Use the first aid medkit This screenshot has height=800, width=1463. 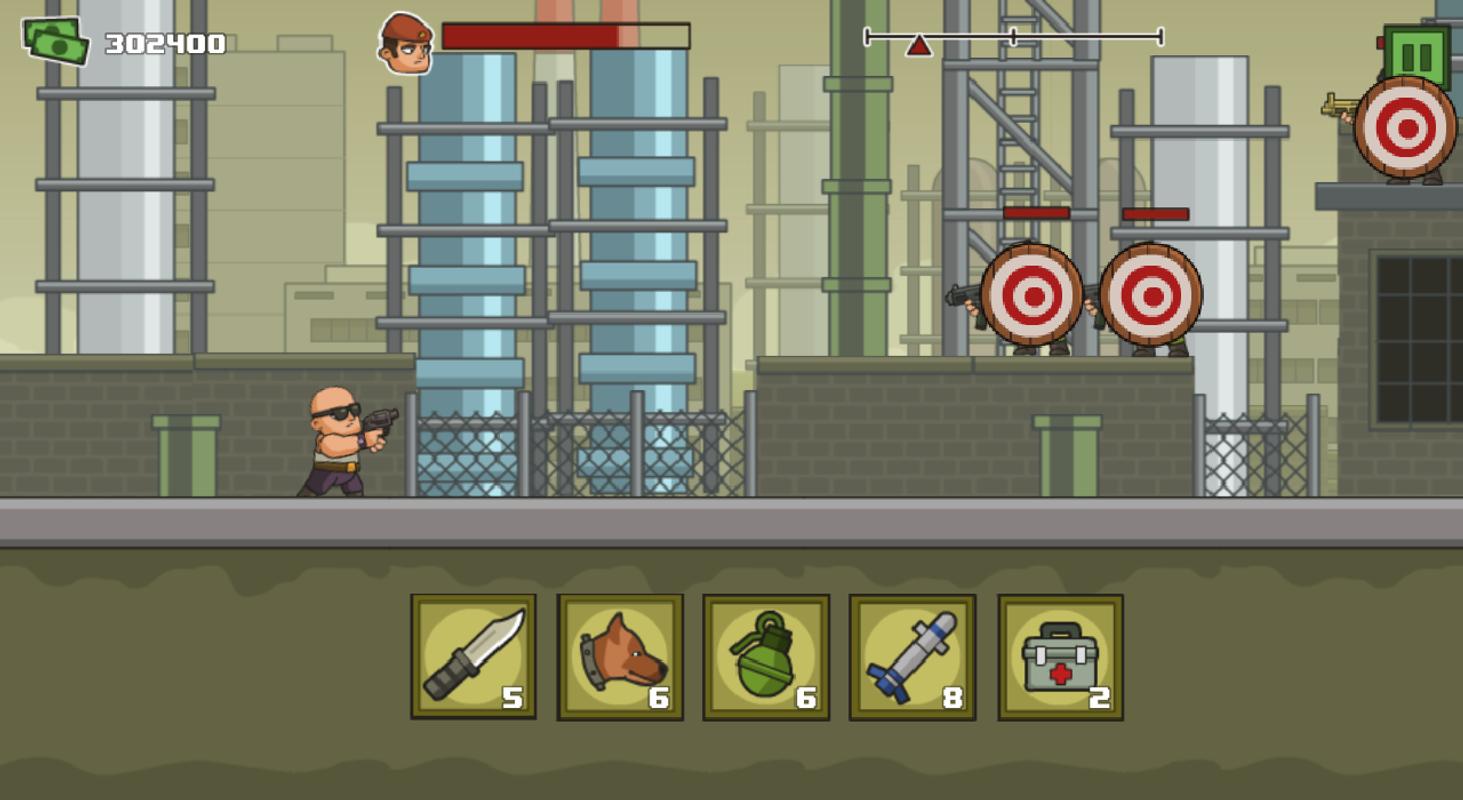click(1060, 657)
